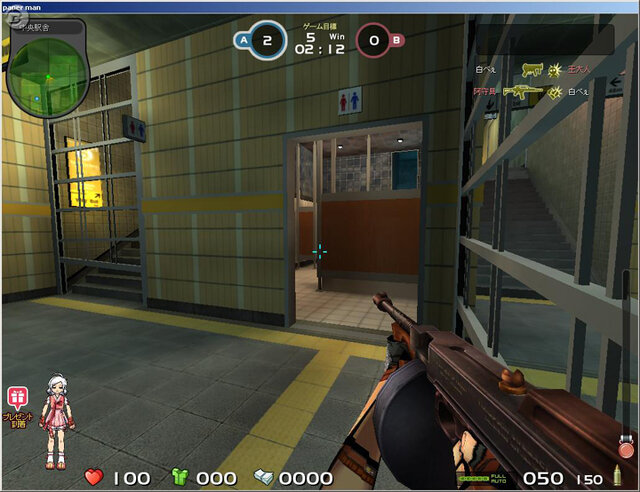The width and height of the screenshot is (640, 492).
Task: Select the FULL AUTO fire mode indicator
Action: click(497, 479)
